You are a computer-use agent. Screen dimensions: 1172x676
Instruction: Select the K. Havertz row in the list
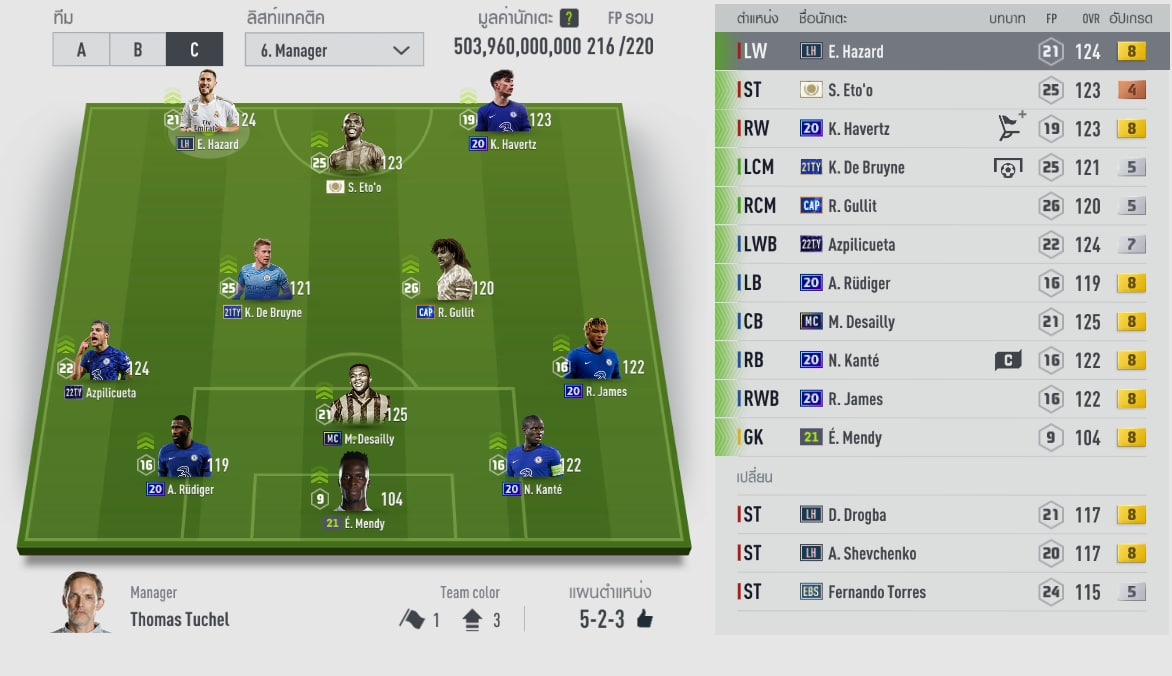pos(940,128)
